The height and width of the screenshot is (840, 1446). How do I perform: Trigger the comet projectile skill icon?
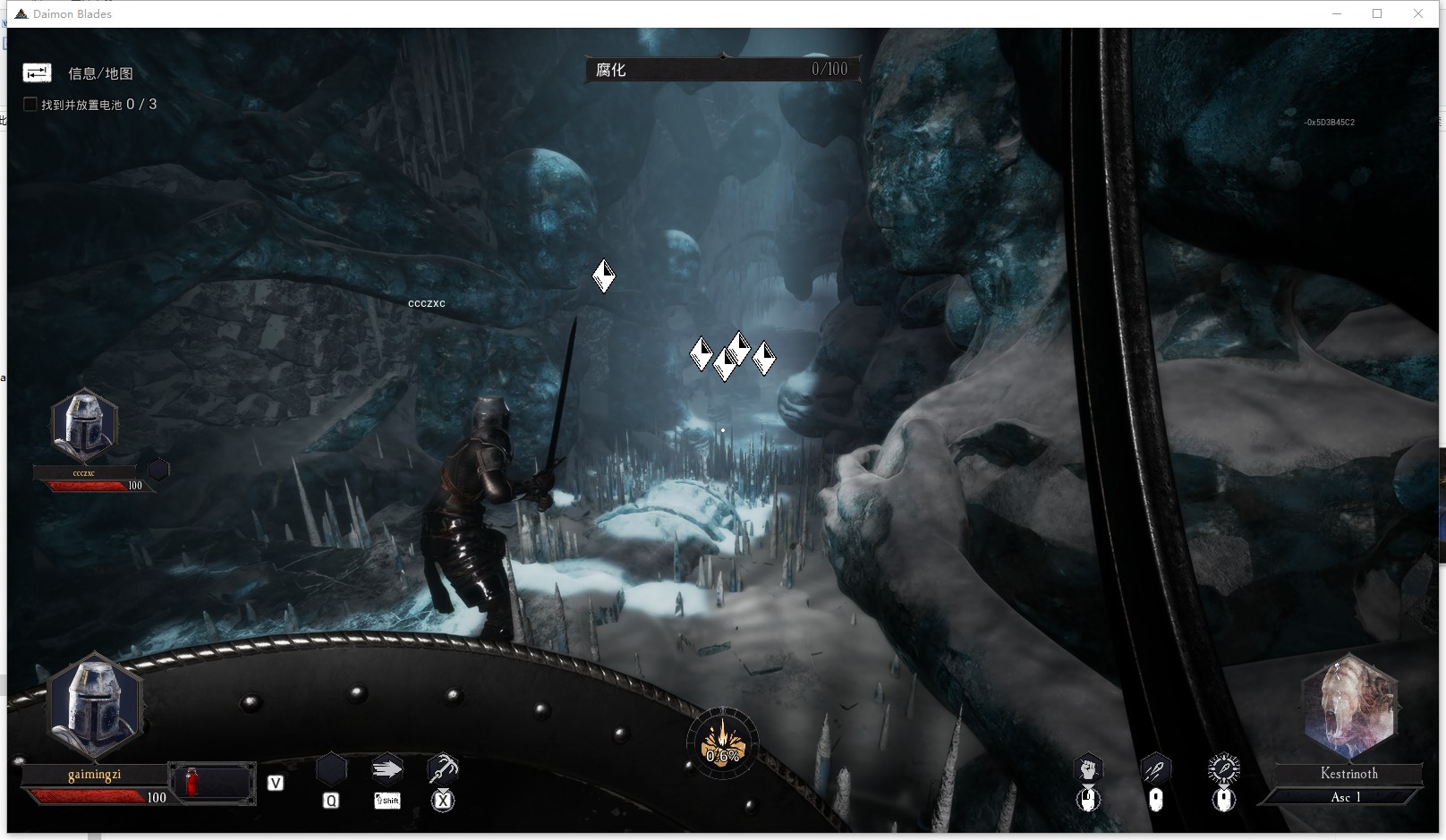coord(1155,768)
